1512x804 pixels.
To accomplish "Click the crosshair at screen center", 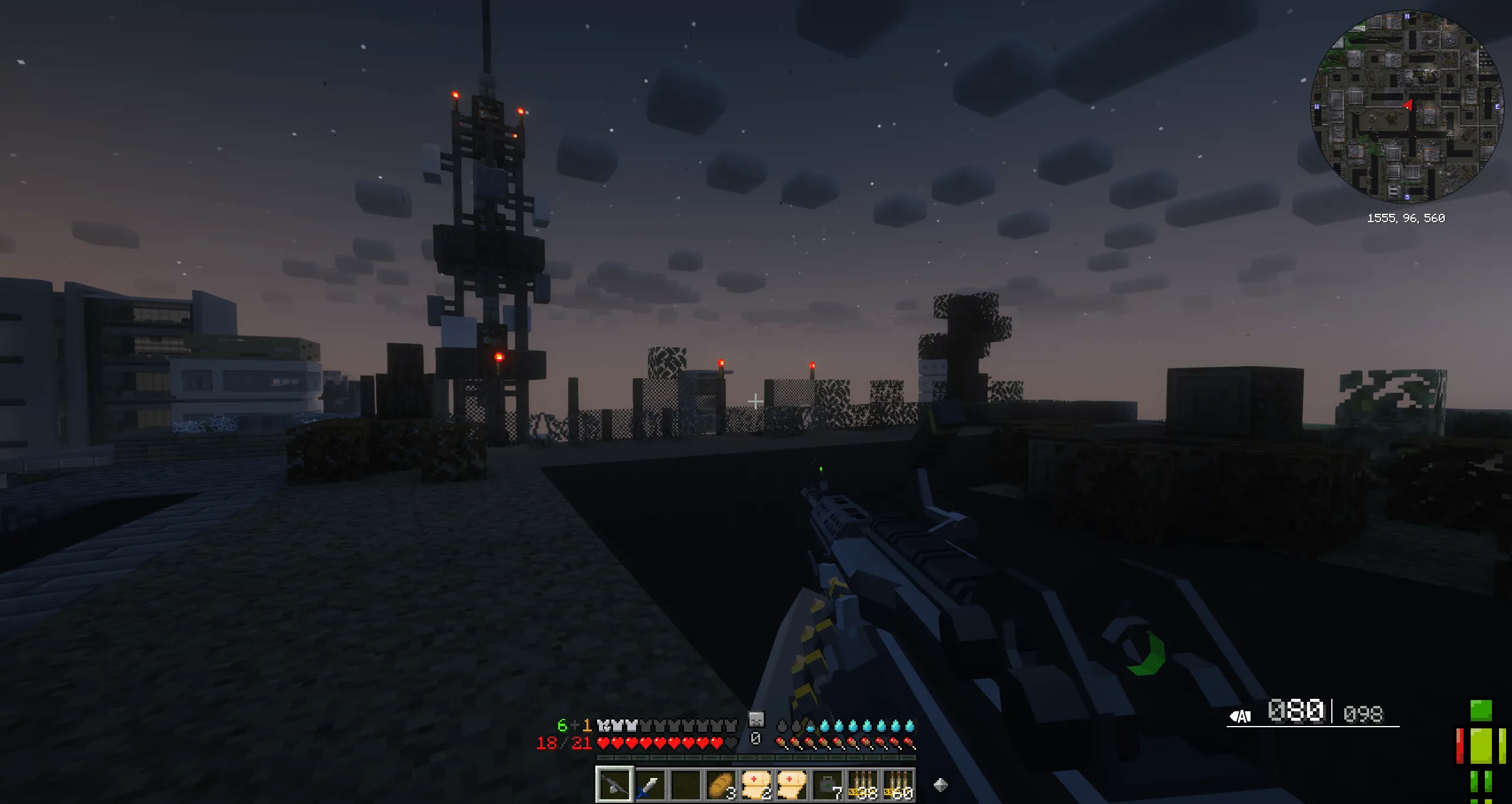I will point(756,401).
